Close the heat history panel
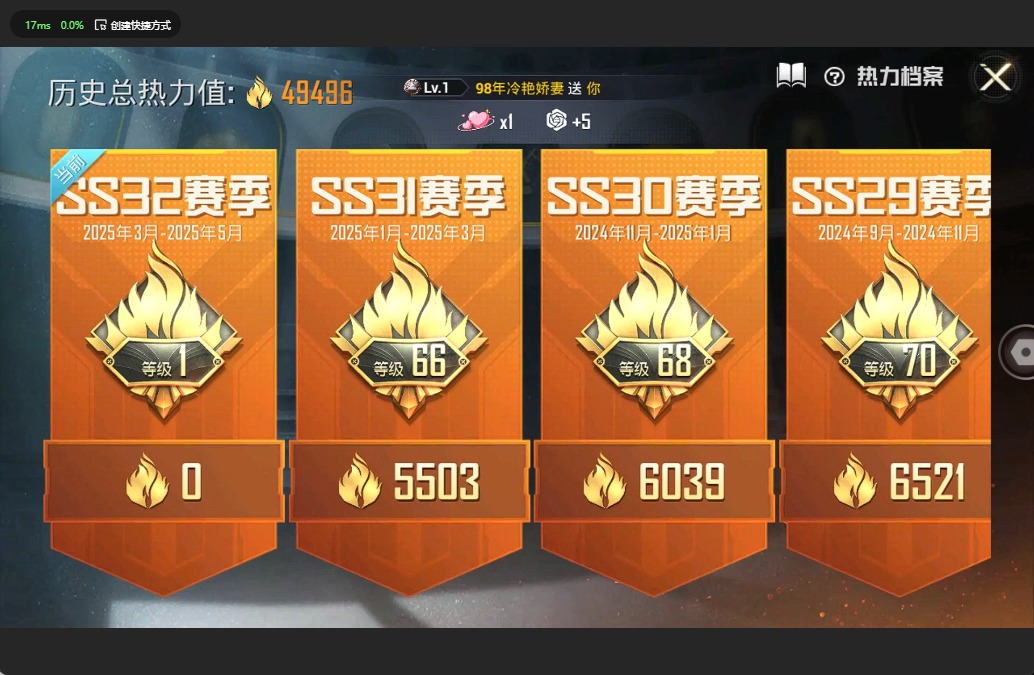1034x675 pixels. [x=995, y=77]
